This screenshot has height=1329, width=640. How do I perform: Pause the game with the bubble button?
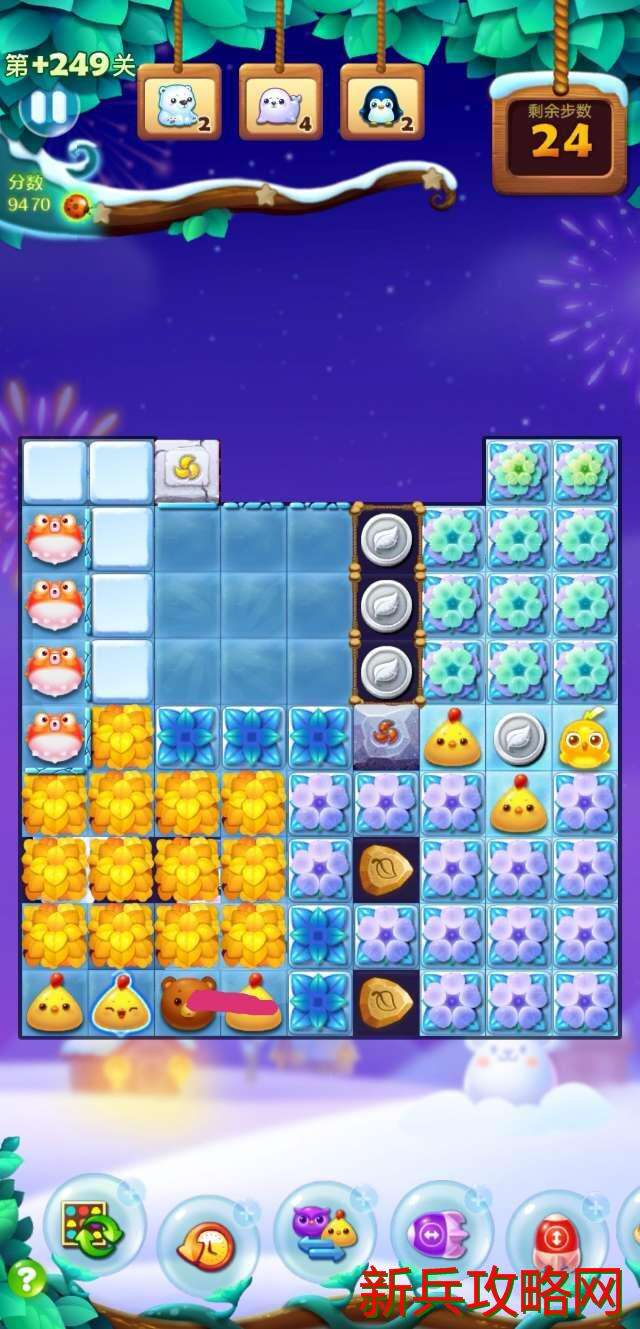(47, 107)
